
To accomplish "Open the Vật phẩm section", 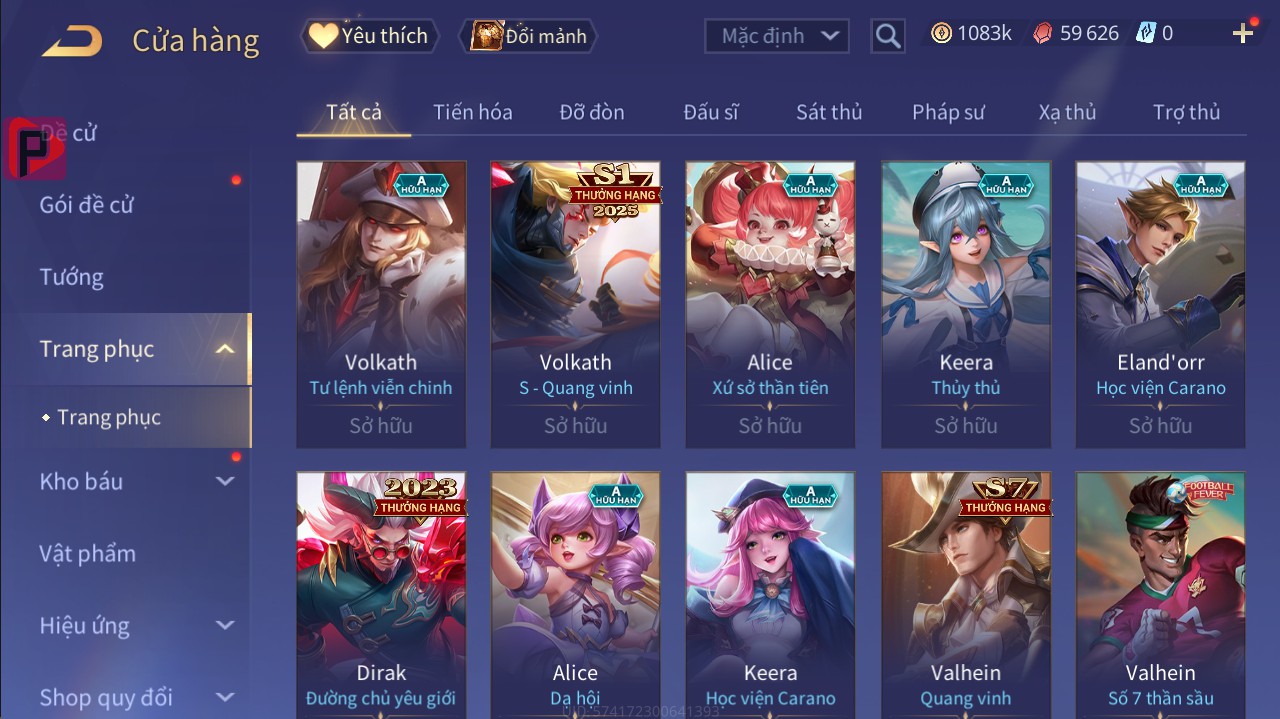I will click(88, 553).
